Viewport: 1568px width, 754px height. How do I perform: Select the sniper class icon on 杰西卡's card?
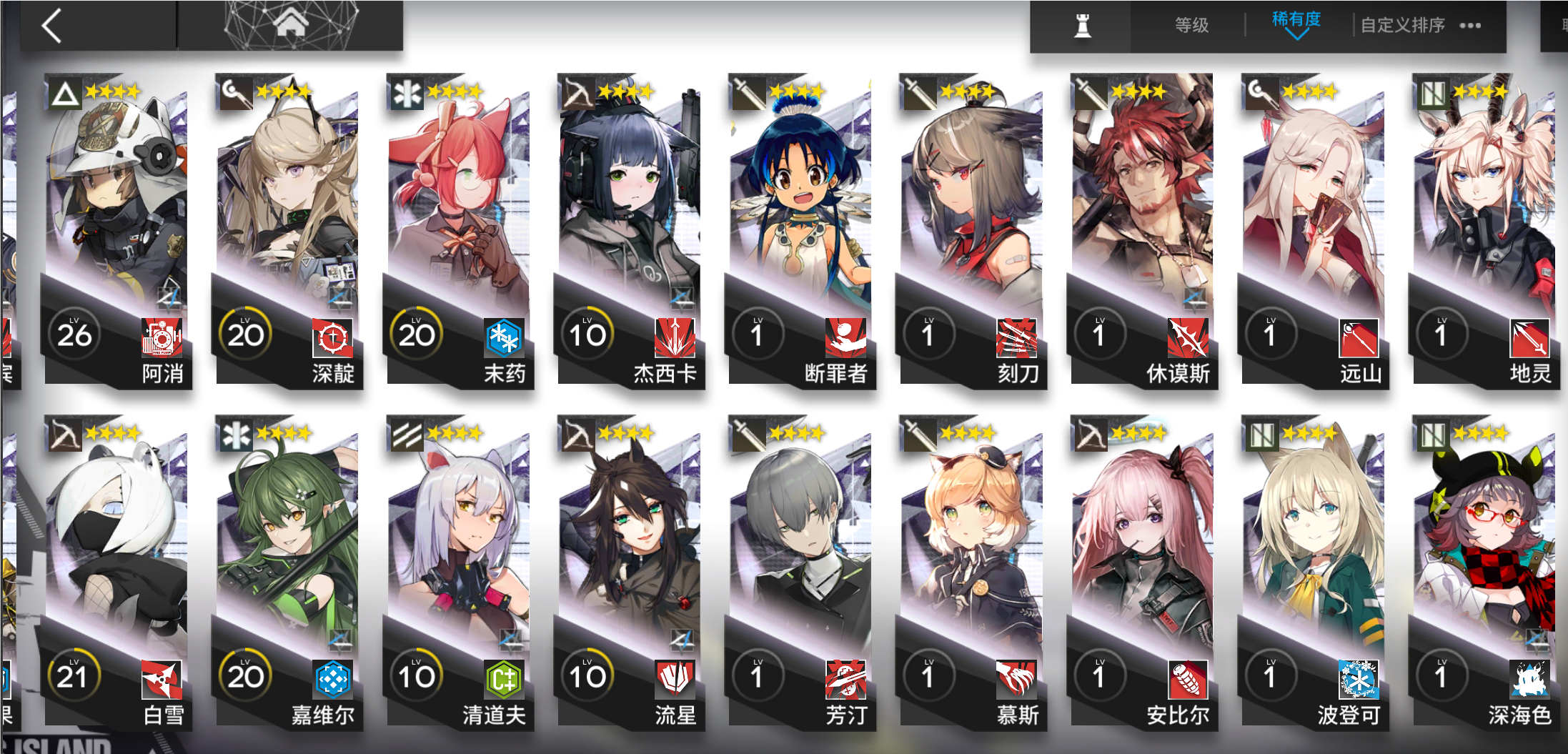577,91
